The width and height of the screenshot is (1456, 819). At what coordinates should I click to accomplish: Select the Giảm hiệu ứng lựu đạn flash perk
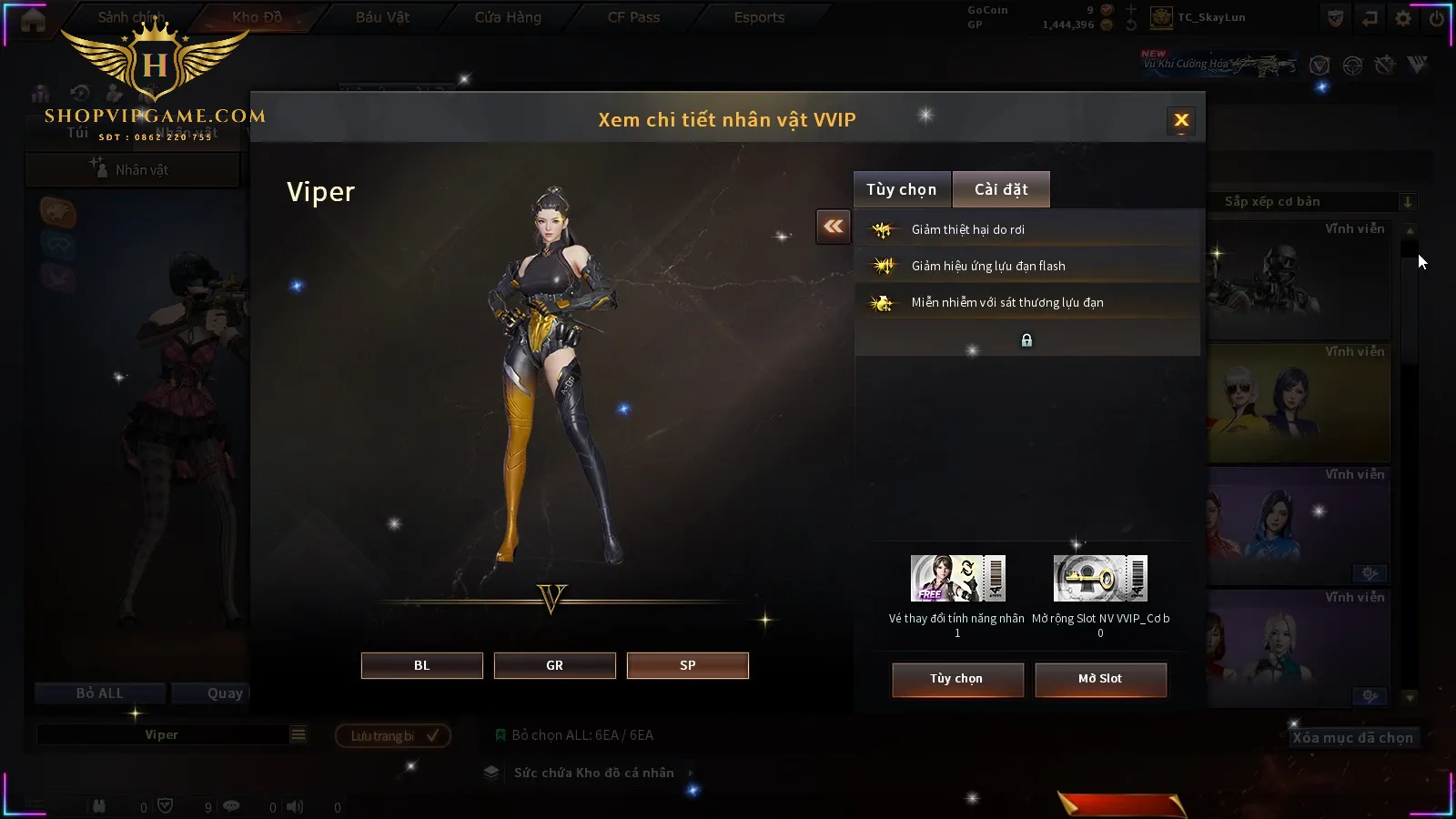(1026, 266)
